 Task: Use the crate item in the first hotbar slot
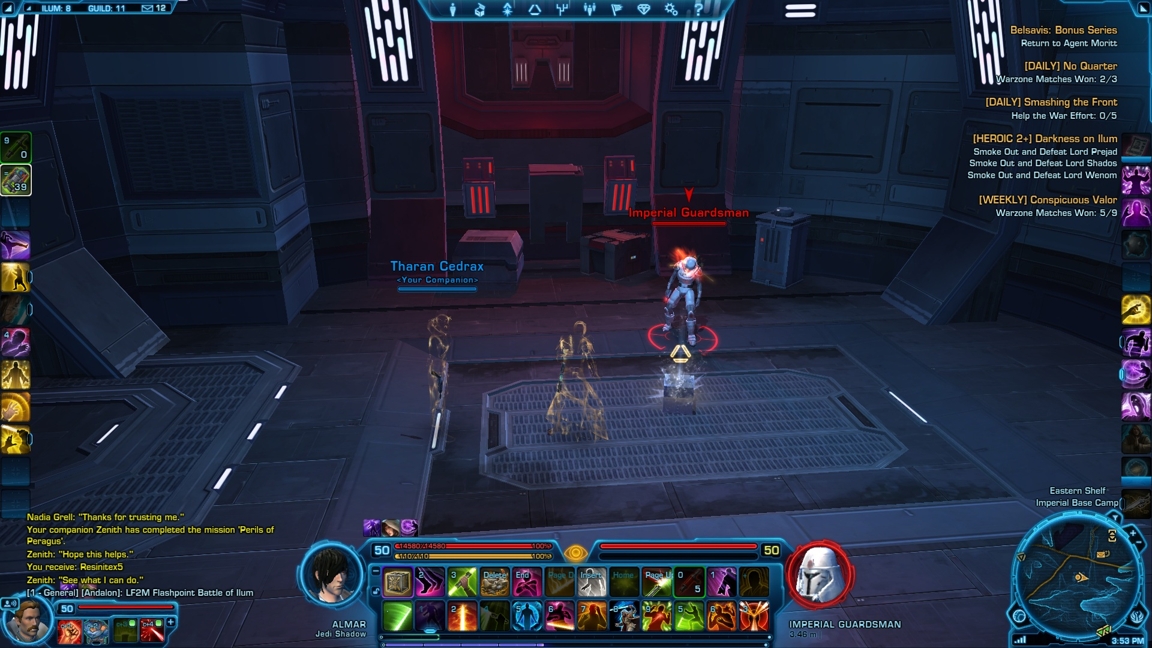[x=398, y=582]
